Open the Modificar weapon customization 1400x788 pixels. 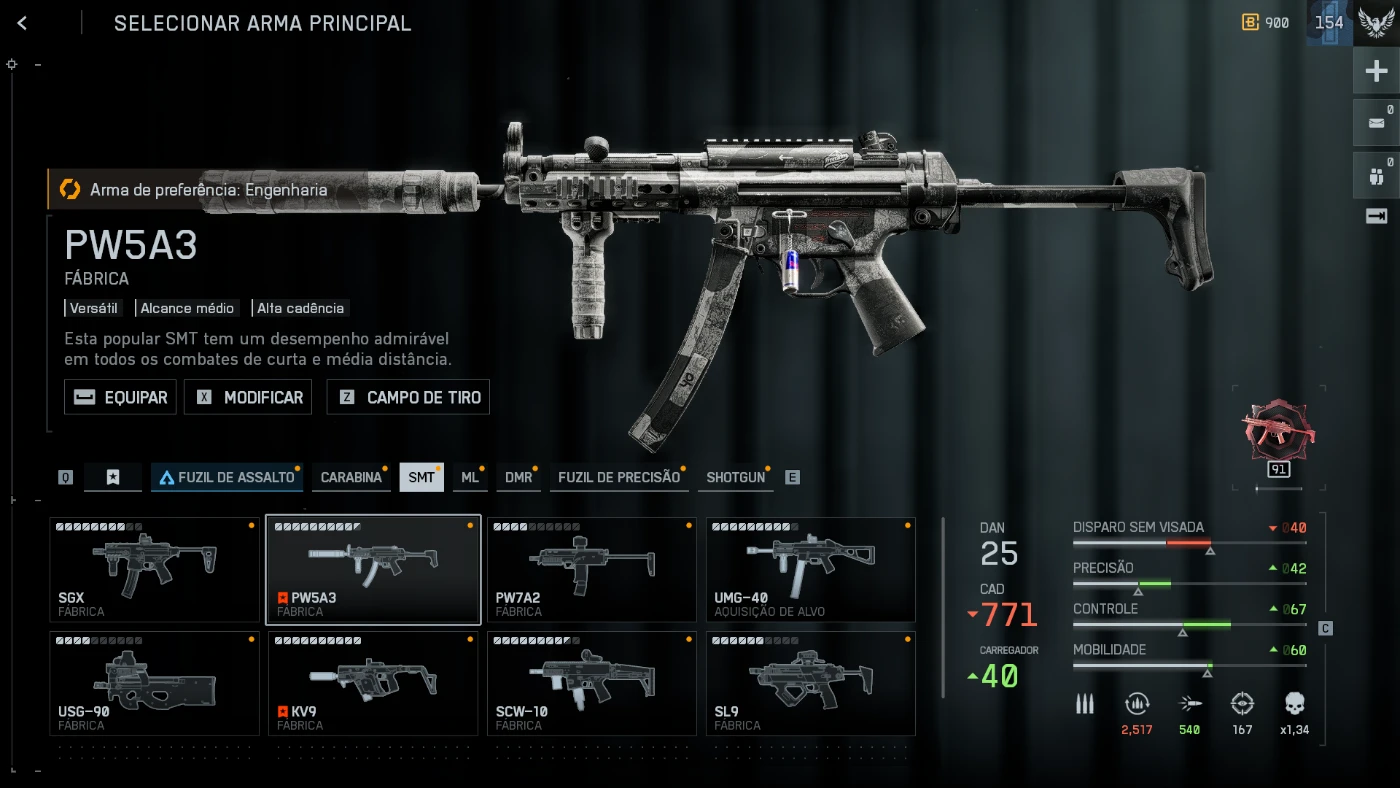[x=248, y=397]
